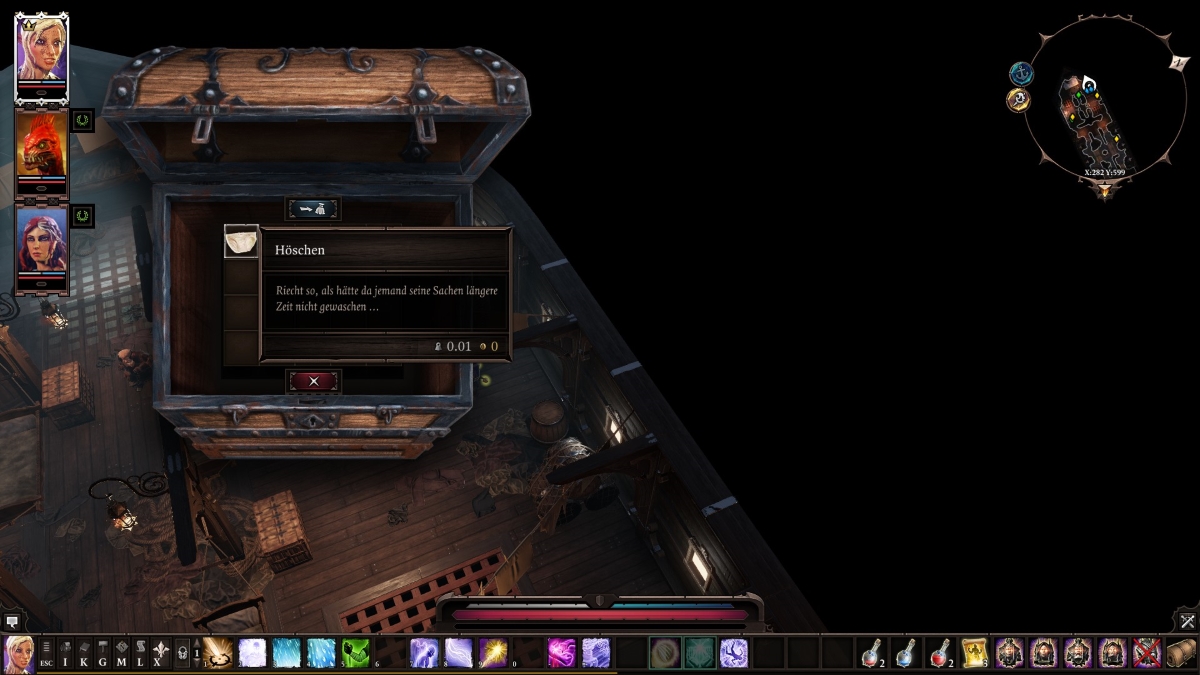Screen dimensions: 1200x675
Task: Cast the rain skill in hotbar slot three
Action: pyautogui.click(x=286, y=653)
